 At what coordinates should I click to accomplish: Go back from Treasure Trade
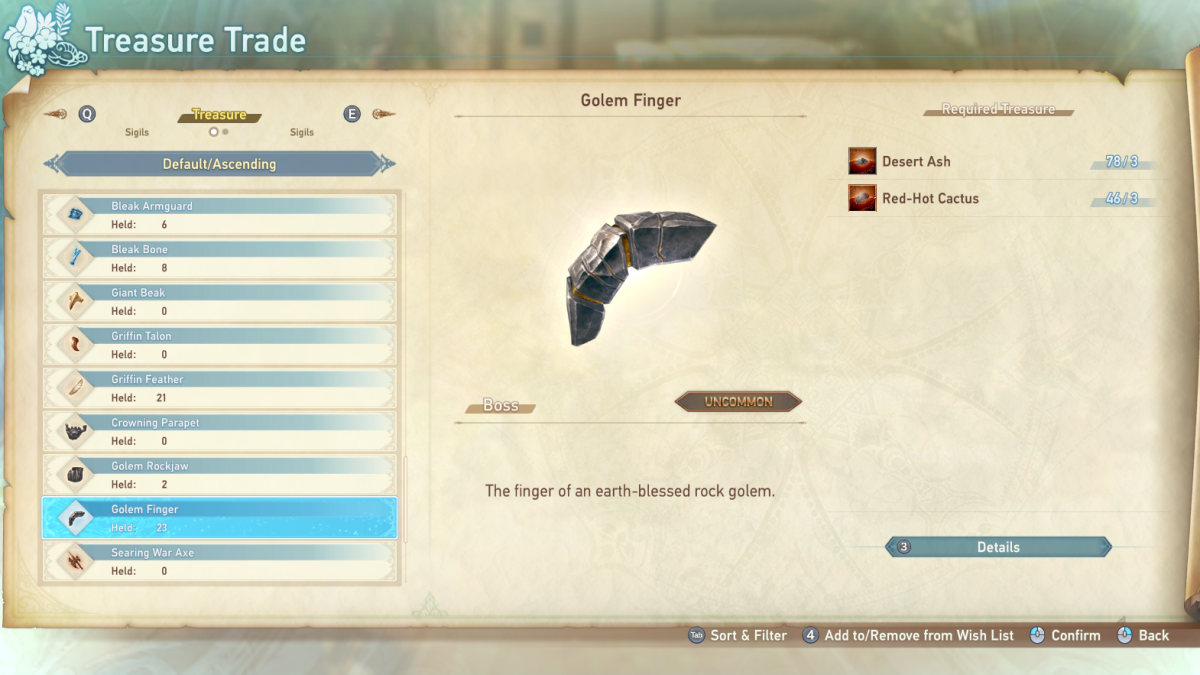coord(1143,635)
